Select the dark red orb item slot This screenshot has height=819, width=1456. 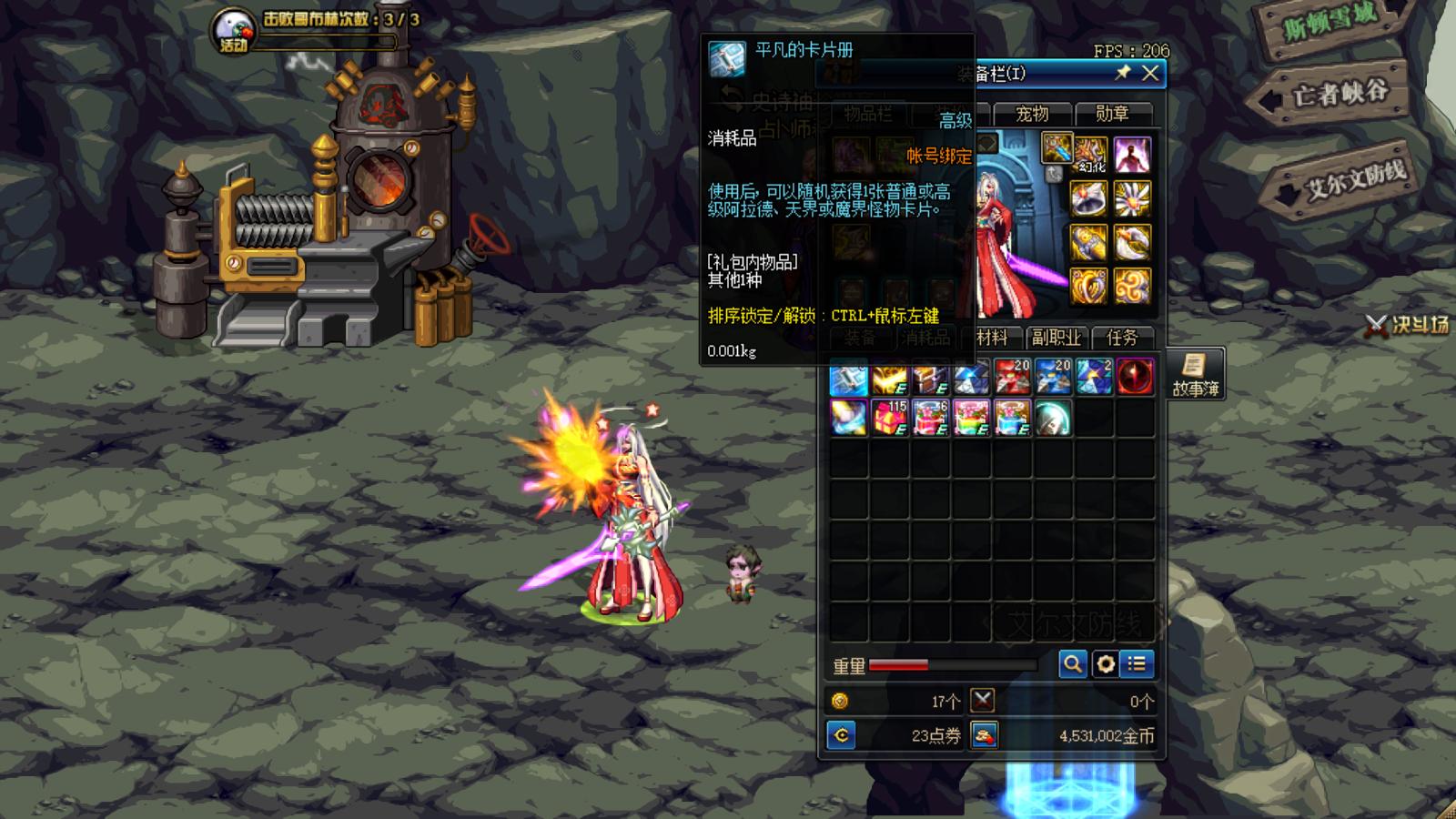tap(1135, 378)
